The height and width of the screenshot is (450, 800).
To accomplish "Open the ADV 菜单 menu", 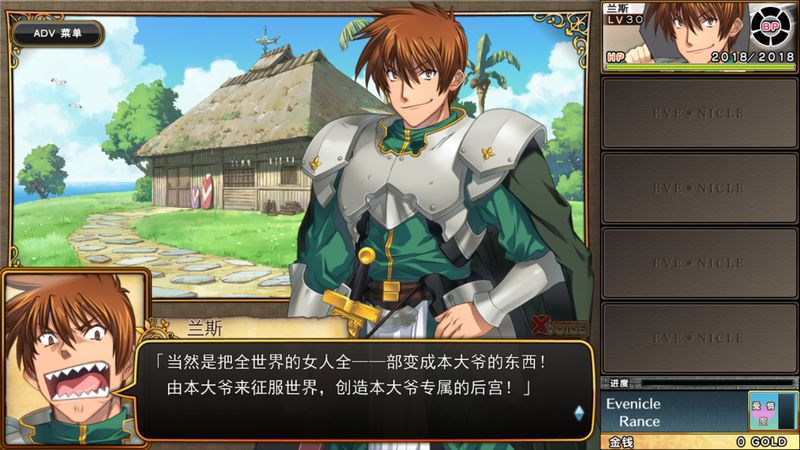I will [x=57, y=33].
